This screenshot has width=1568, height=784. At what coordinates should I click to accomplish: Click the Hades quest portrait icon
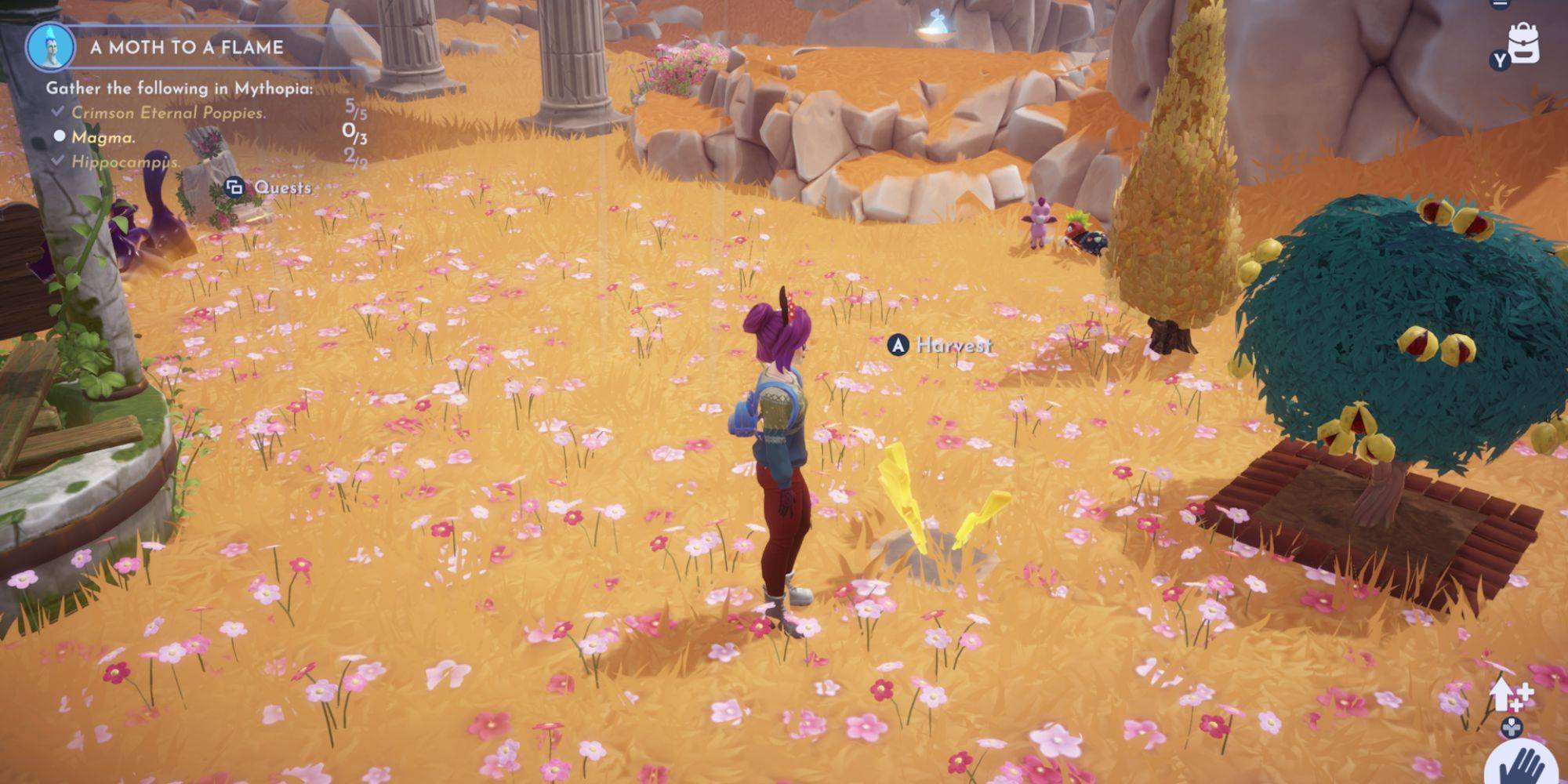(50, 47)
